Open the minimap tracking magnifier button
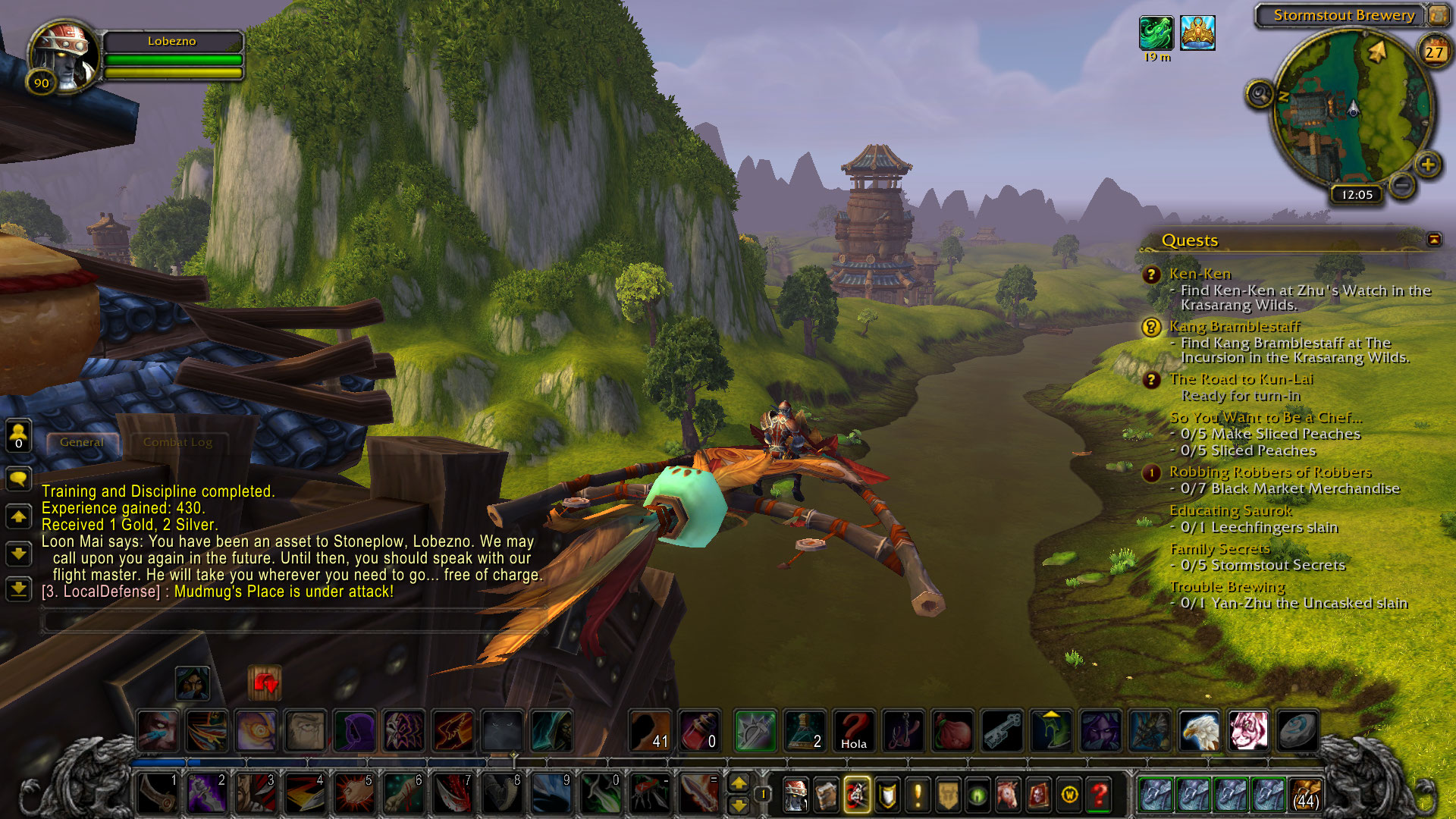This screenshot has width=1456, height=819. pos(1260,95)
